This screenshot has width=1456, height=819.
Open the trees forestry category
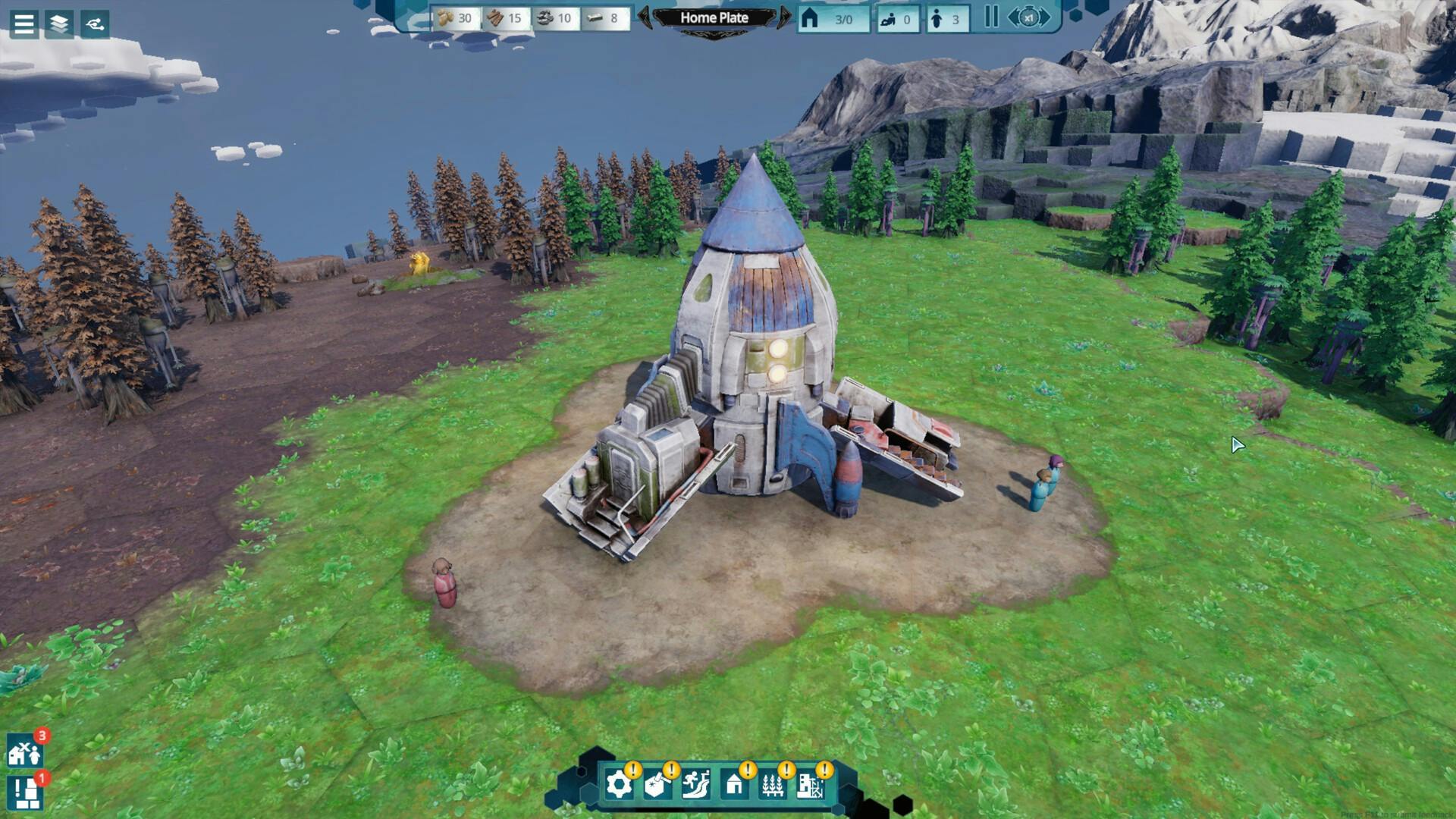tap(772, 785)
